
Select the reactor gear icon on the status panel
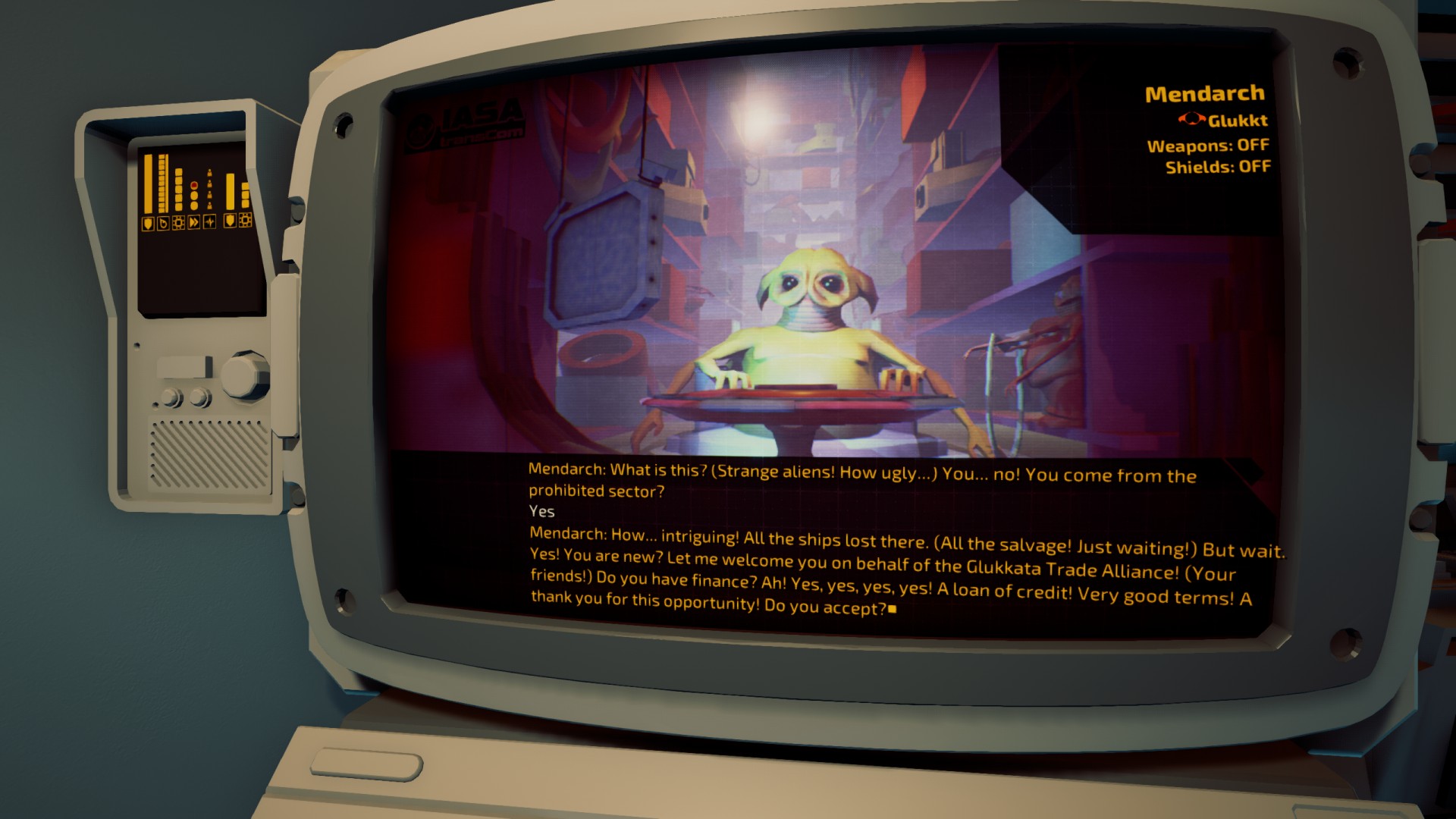pos(178,223)
